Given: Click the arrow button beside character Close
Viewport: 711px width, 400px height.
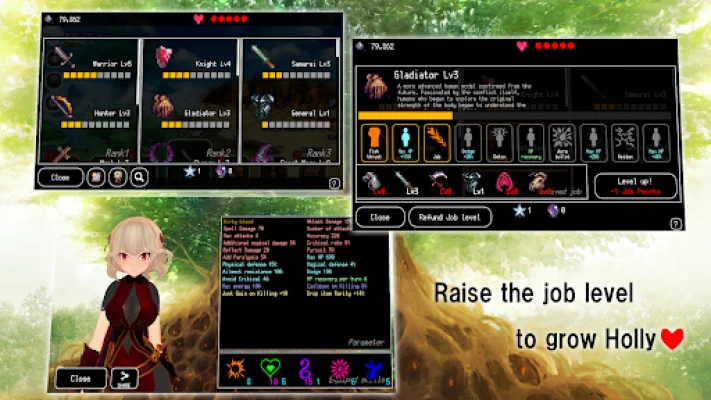Looking at the screenshot, I should (x=124, y=379).
